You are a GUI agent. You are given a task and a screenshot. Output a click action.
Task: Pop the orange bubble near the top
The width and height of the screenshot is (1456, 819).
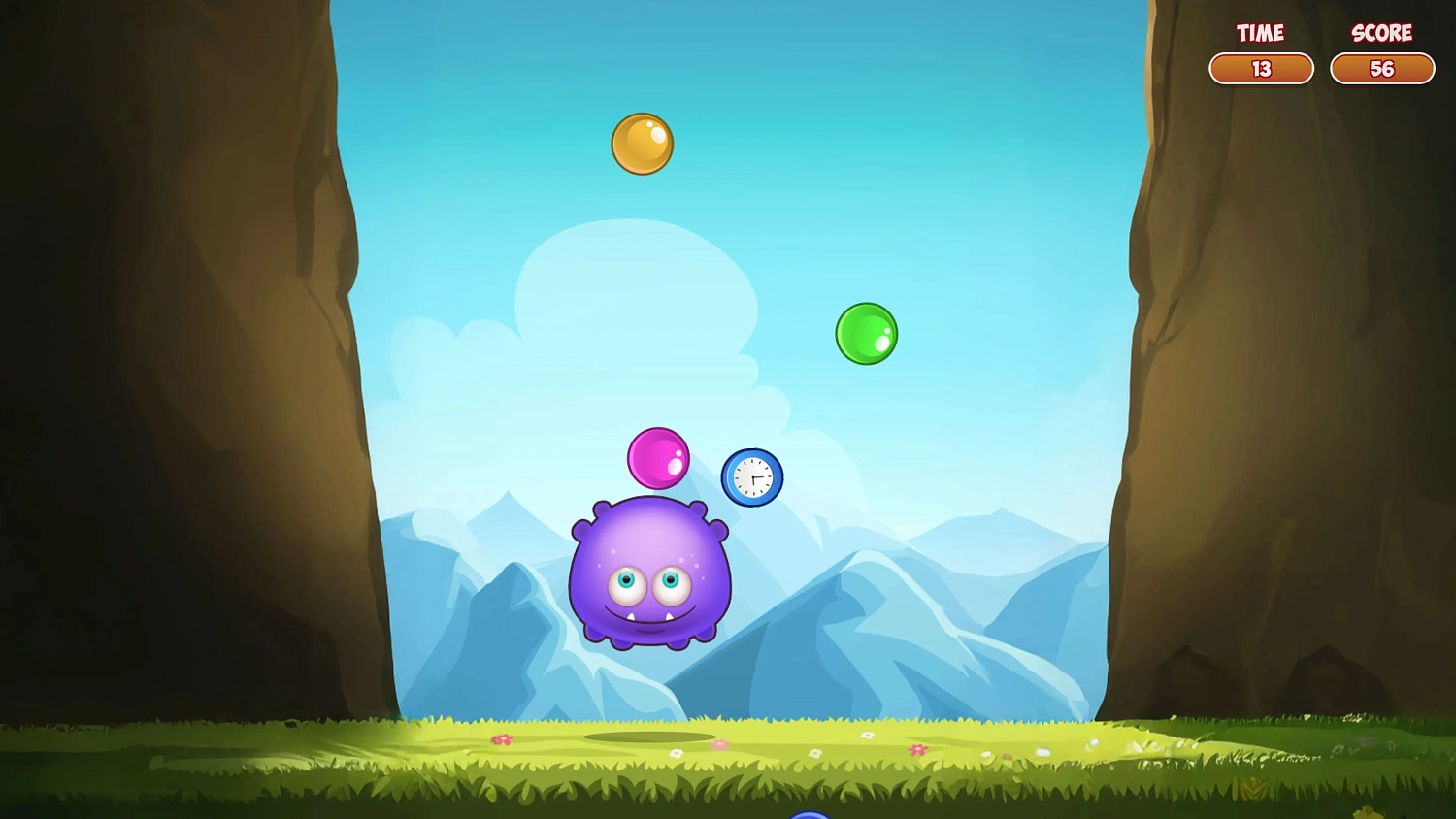pyautogui.click(x=643, y=144)
